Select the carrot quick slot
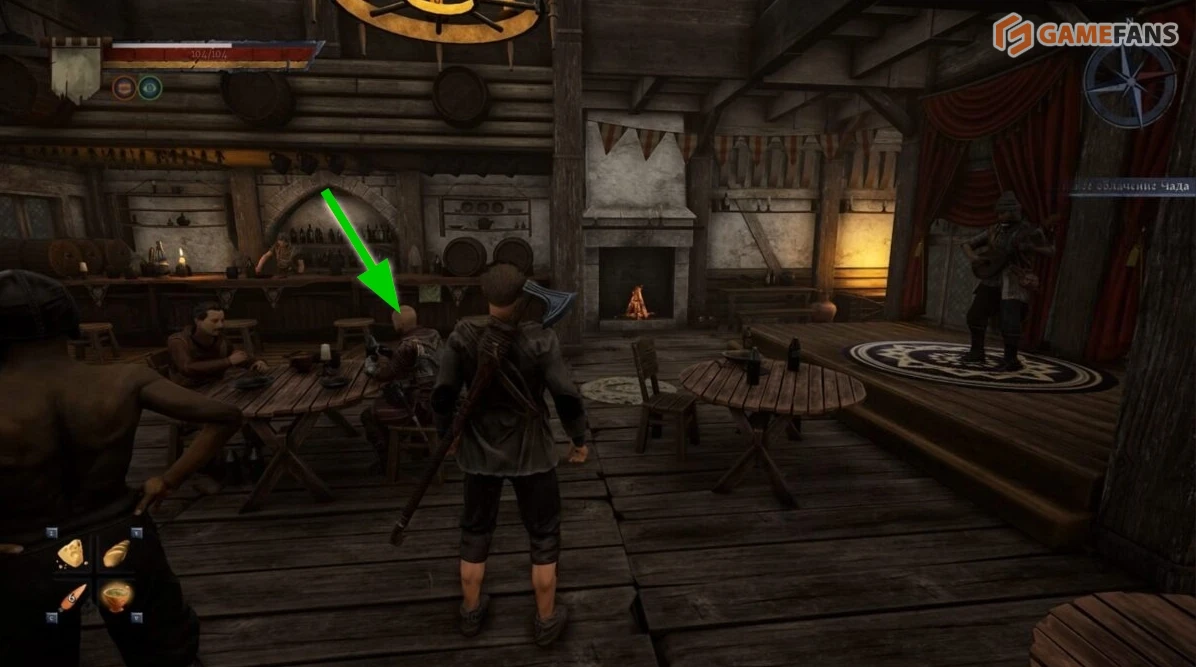This screenshot has width=1196, height=667. [x=73, y=597]
